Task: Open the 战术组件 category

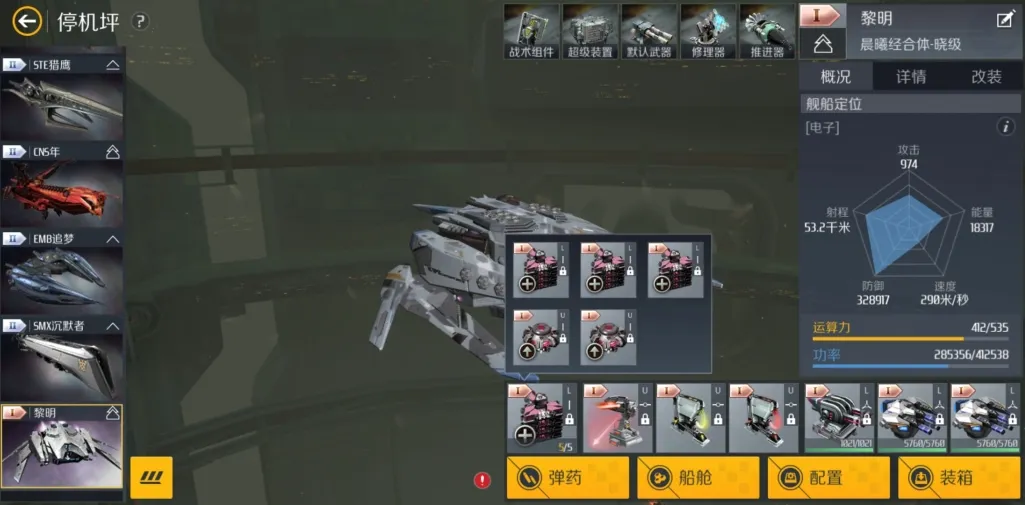Action: tap(531, 31)
